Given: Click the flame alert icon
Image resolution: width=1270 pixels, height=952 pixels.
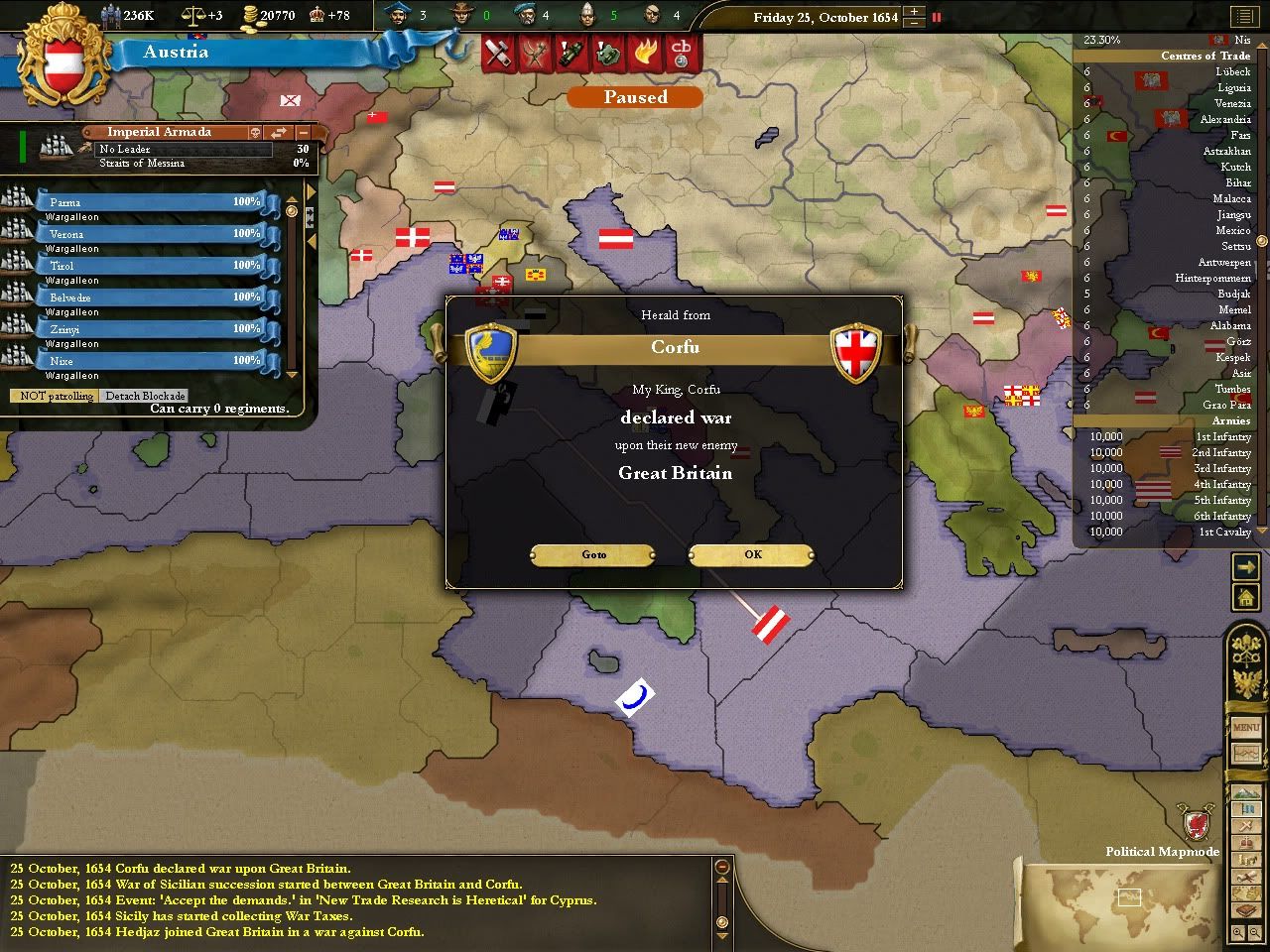Looking at the screenshot, I should click(x=646, y=52).
